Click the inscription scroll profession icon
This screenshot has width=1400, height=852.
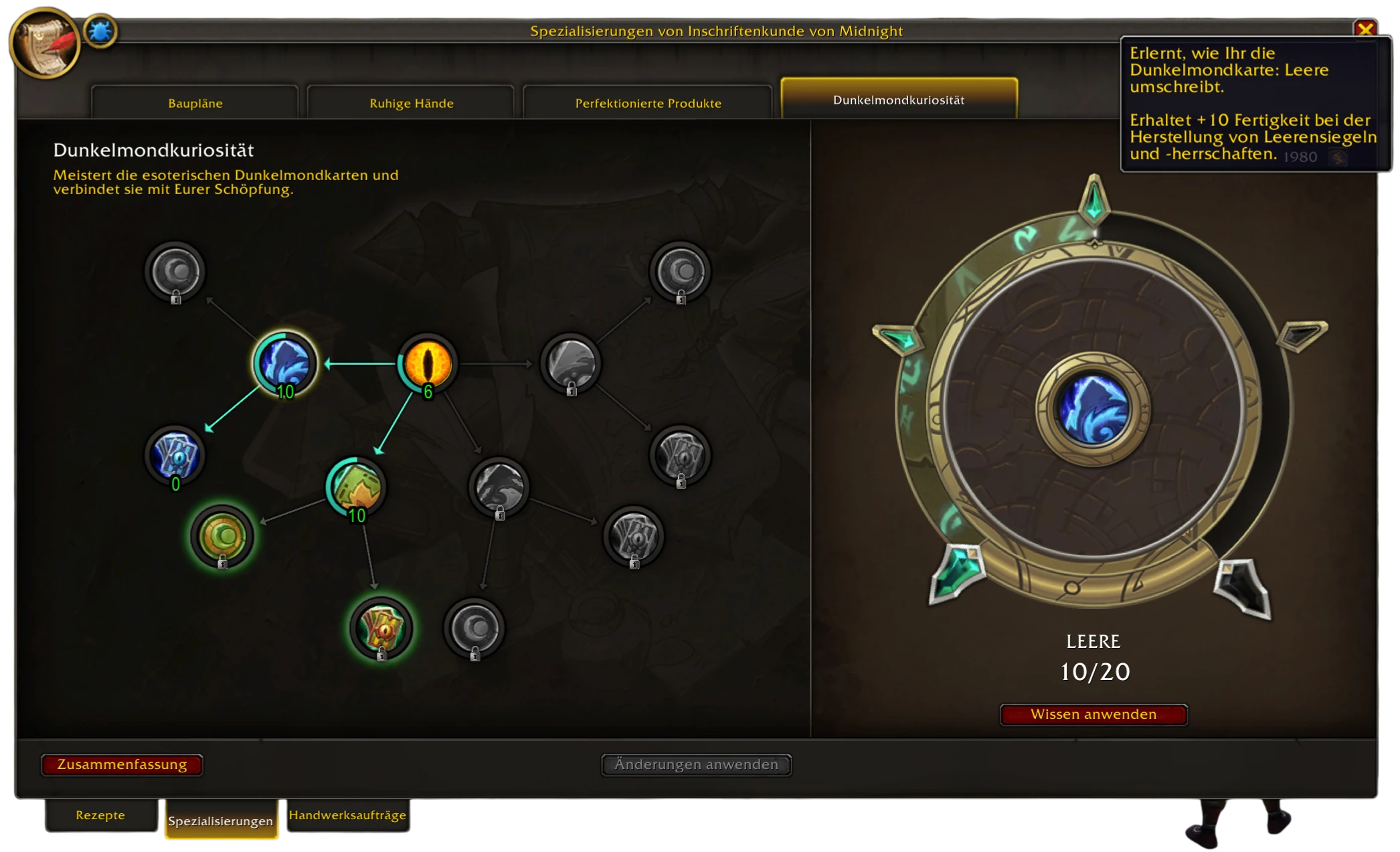coord(45,44)
